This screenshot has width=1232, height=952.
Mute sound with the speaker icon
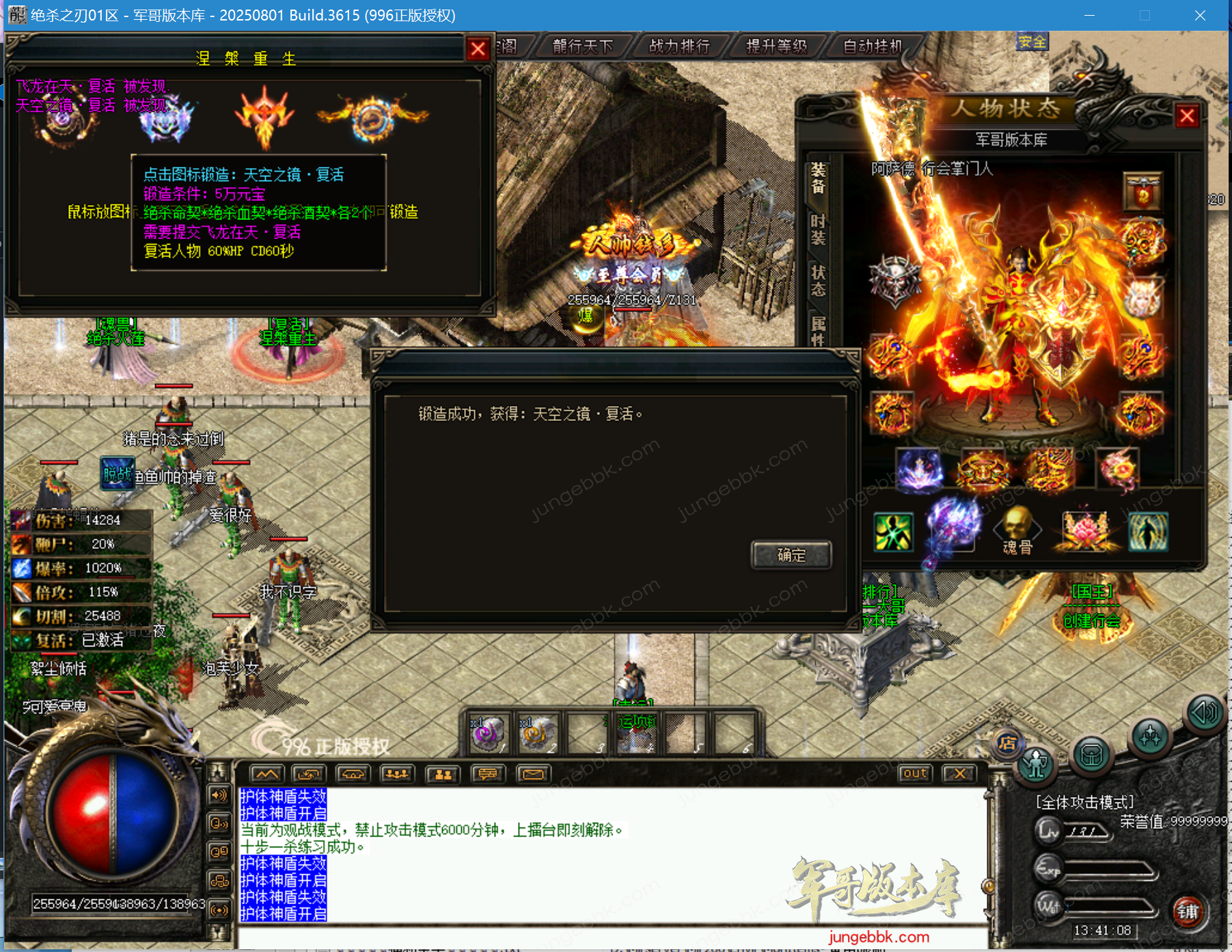pyautogui.click(x=1203, y=713)
